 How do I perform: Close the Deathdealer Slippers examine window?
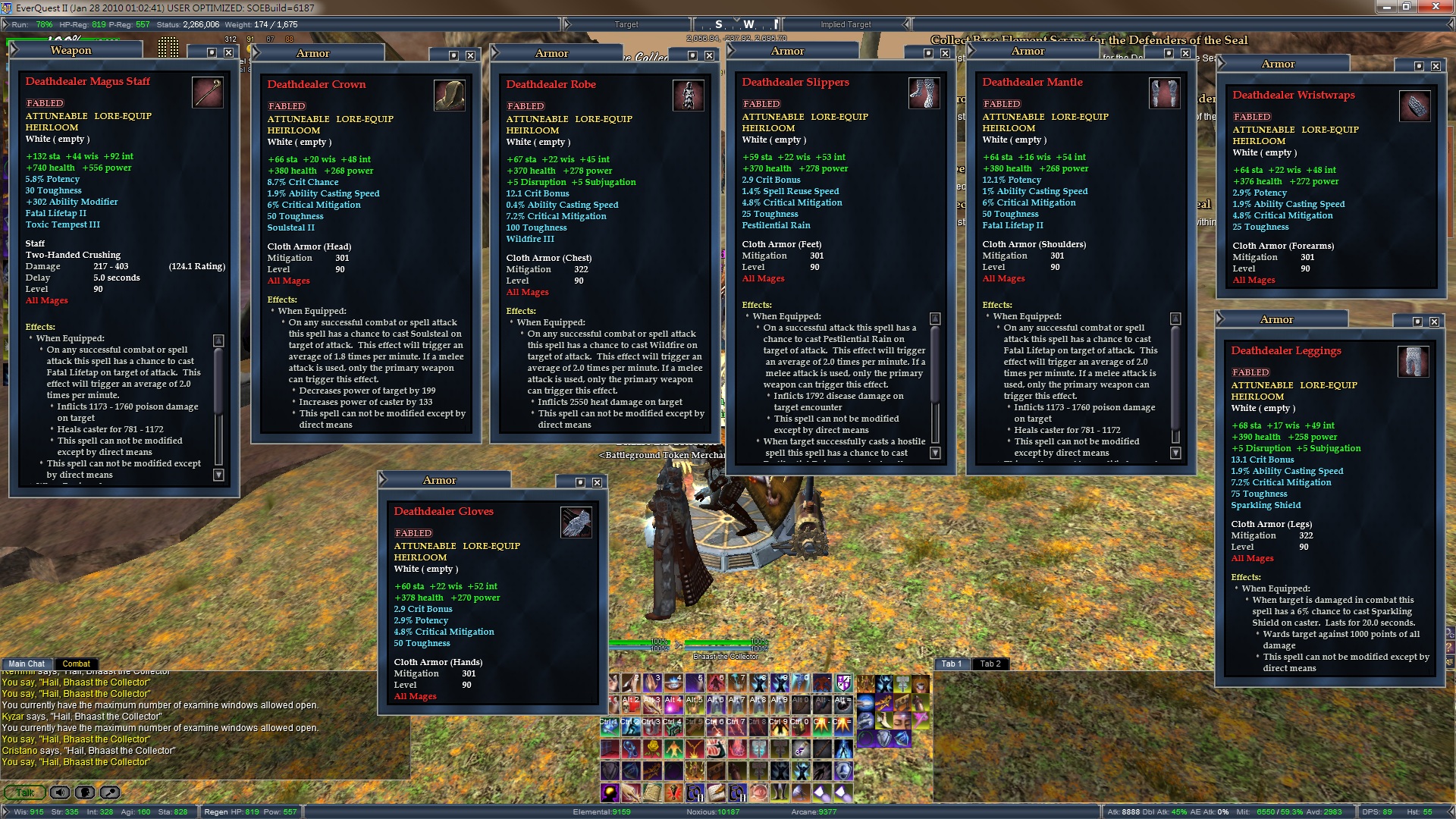[945, 53]
